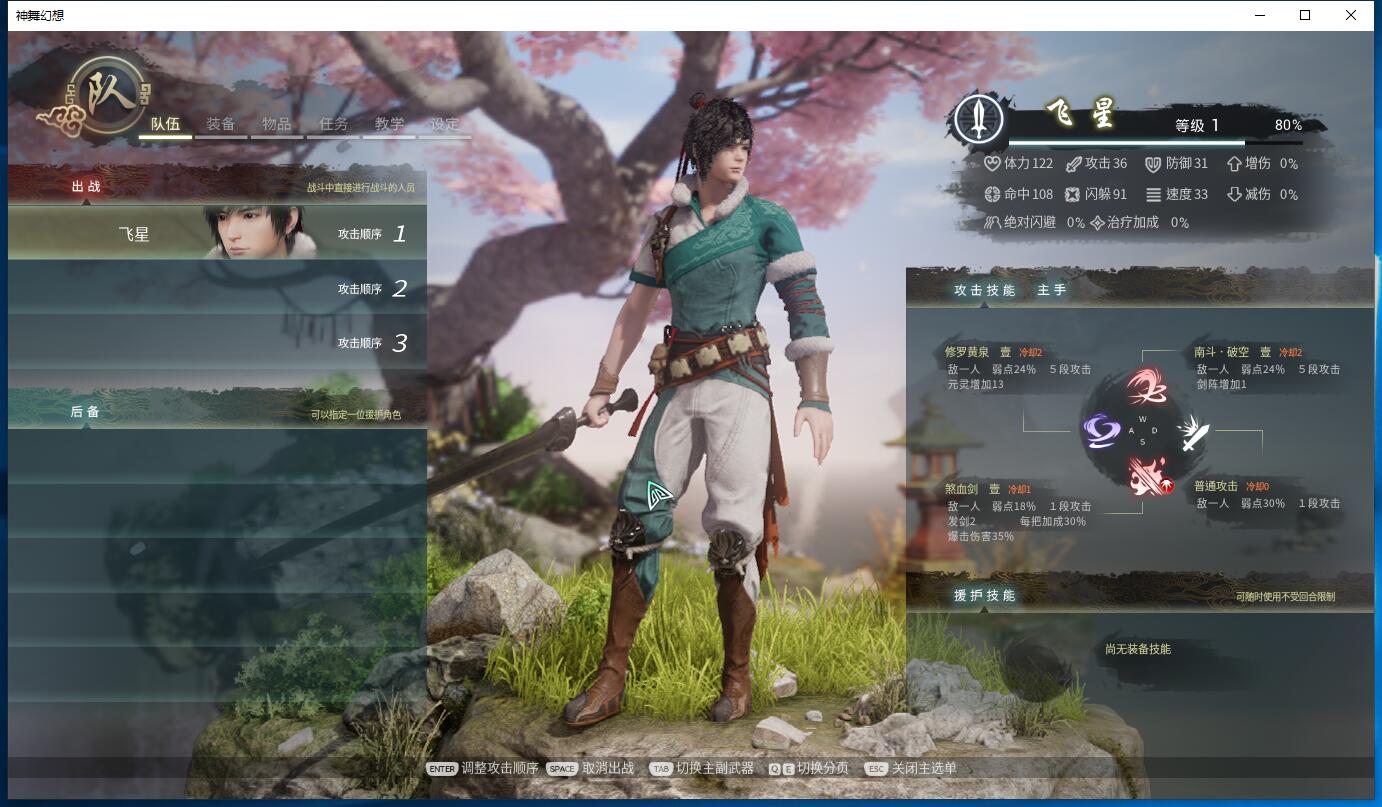Viewport: 1382px width, 807px height.
Task: Click the 关闭主选单 option
Action: click(923, 768)
